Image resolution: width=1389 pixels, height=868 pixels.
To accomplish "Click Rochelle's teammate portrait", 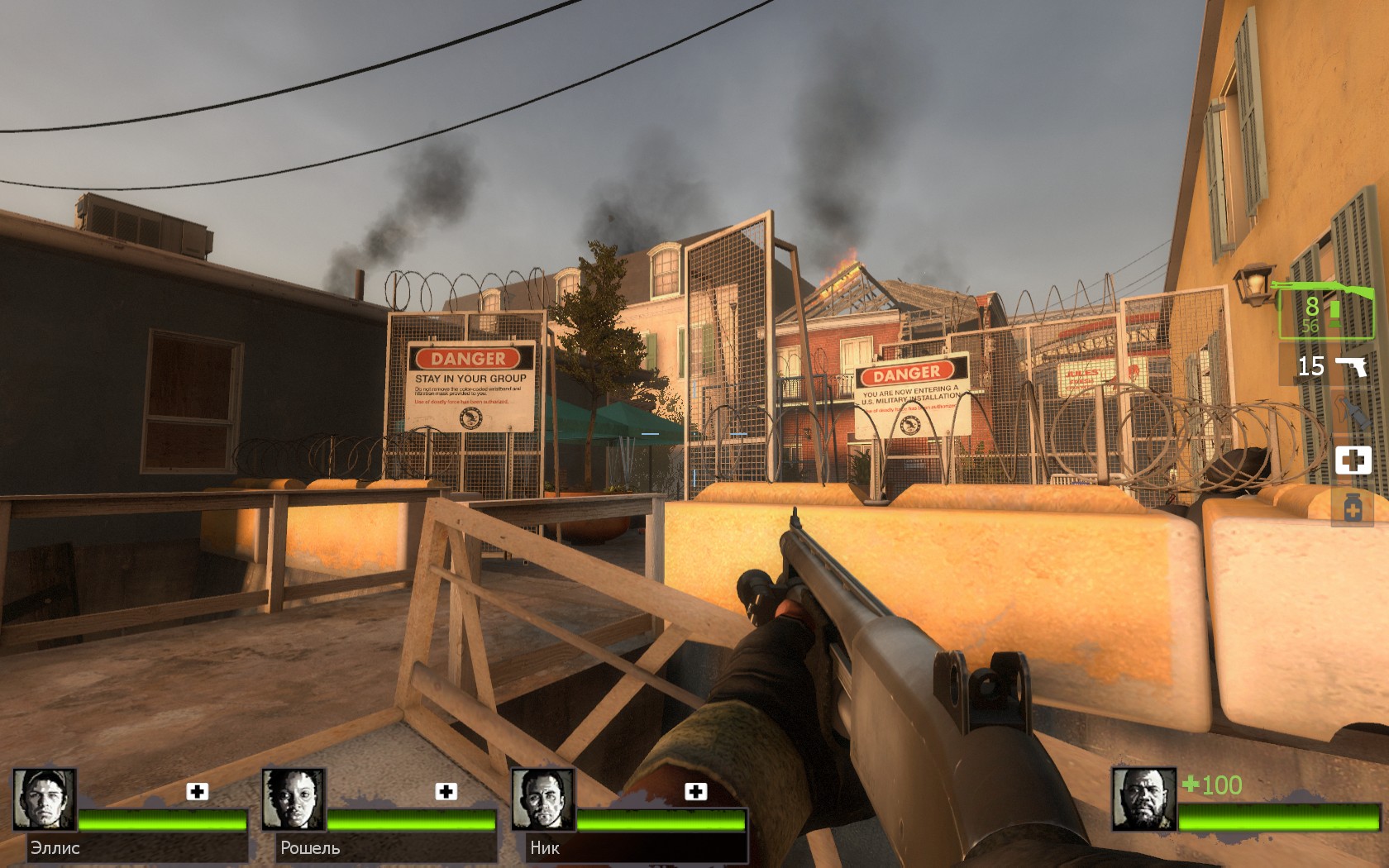I will click(x=294, y=799).
